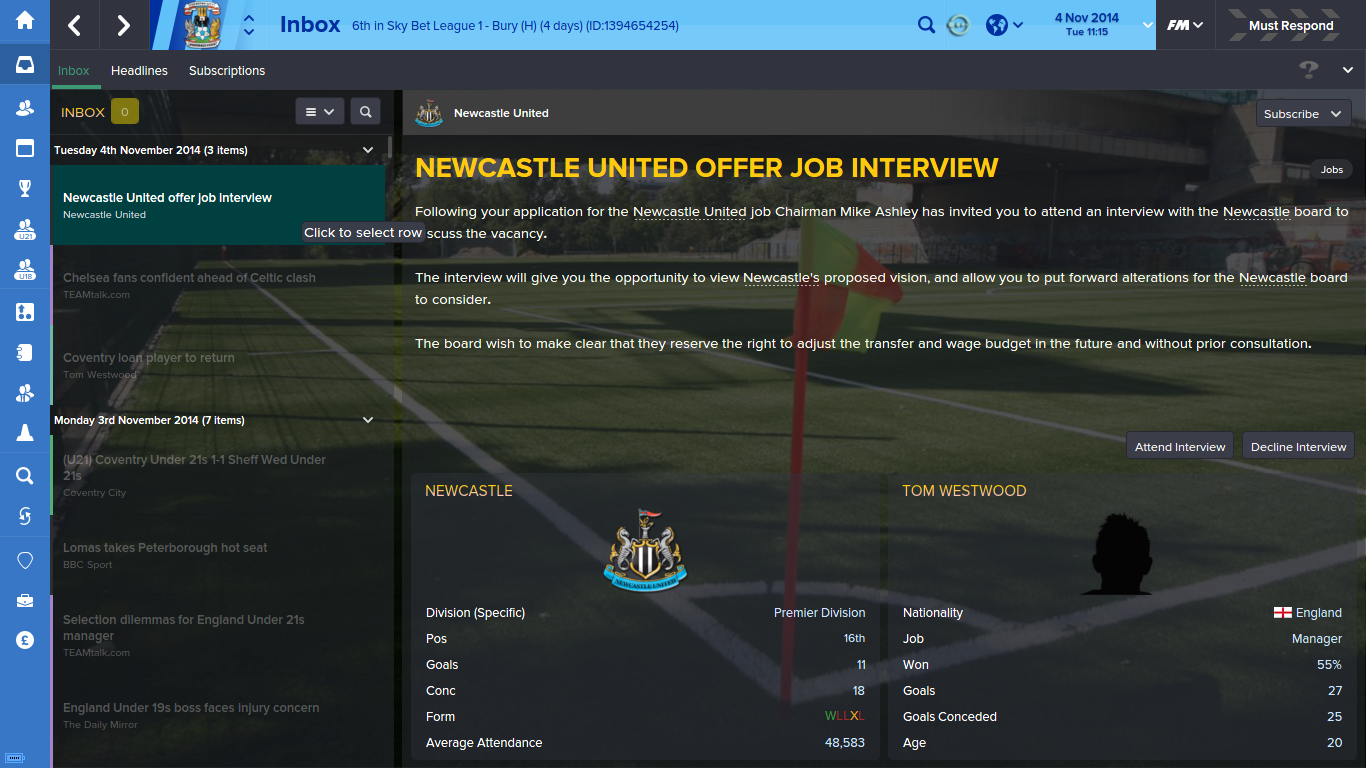Select the training cone icon
1366x768 pixels.
[24, 434]
